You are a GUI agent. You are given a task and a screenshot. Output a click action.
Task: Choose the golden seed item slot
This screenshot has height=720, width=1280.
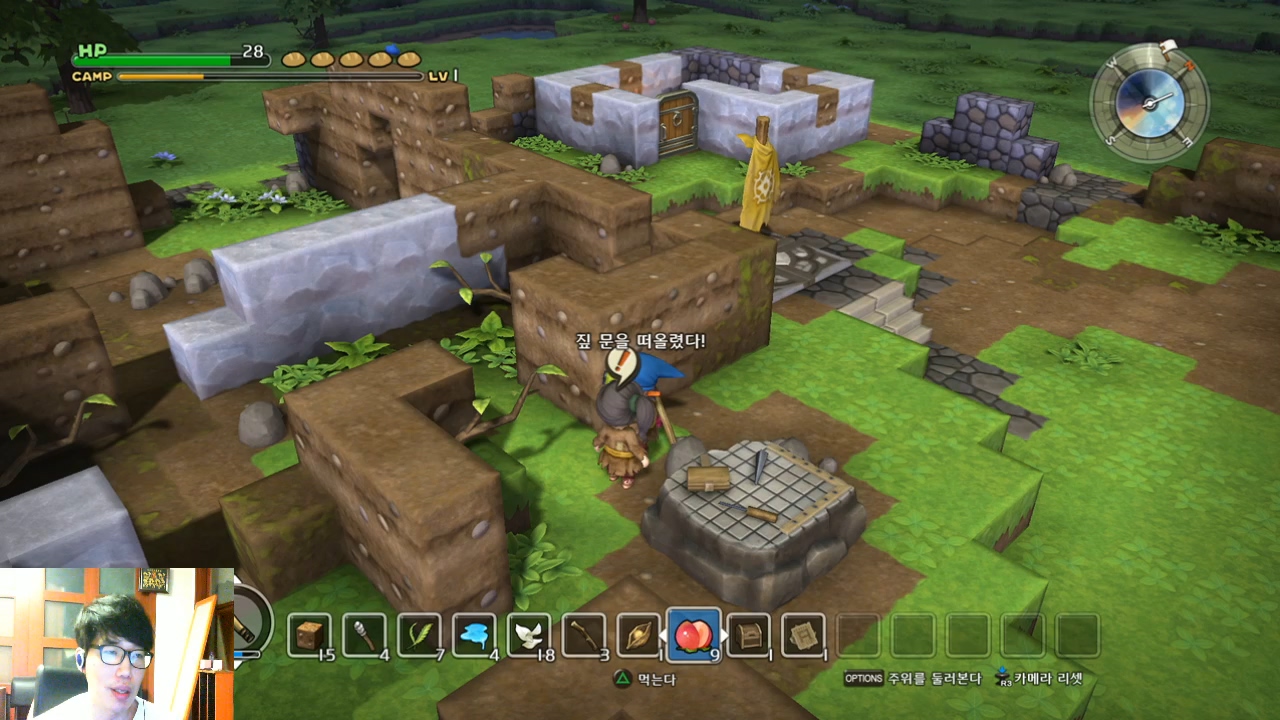pyautogui.click(x=639, y=634)
